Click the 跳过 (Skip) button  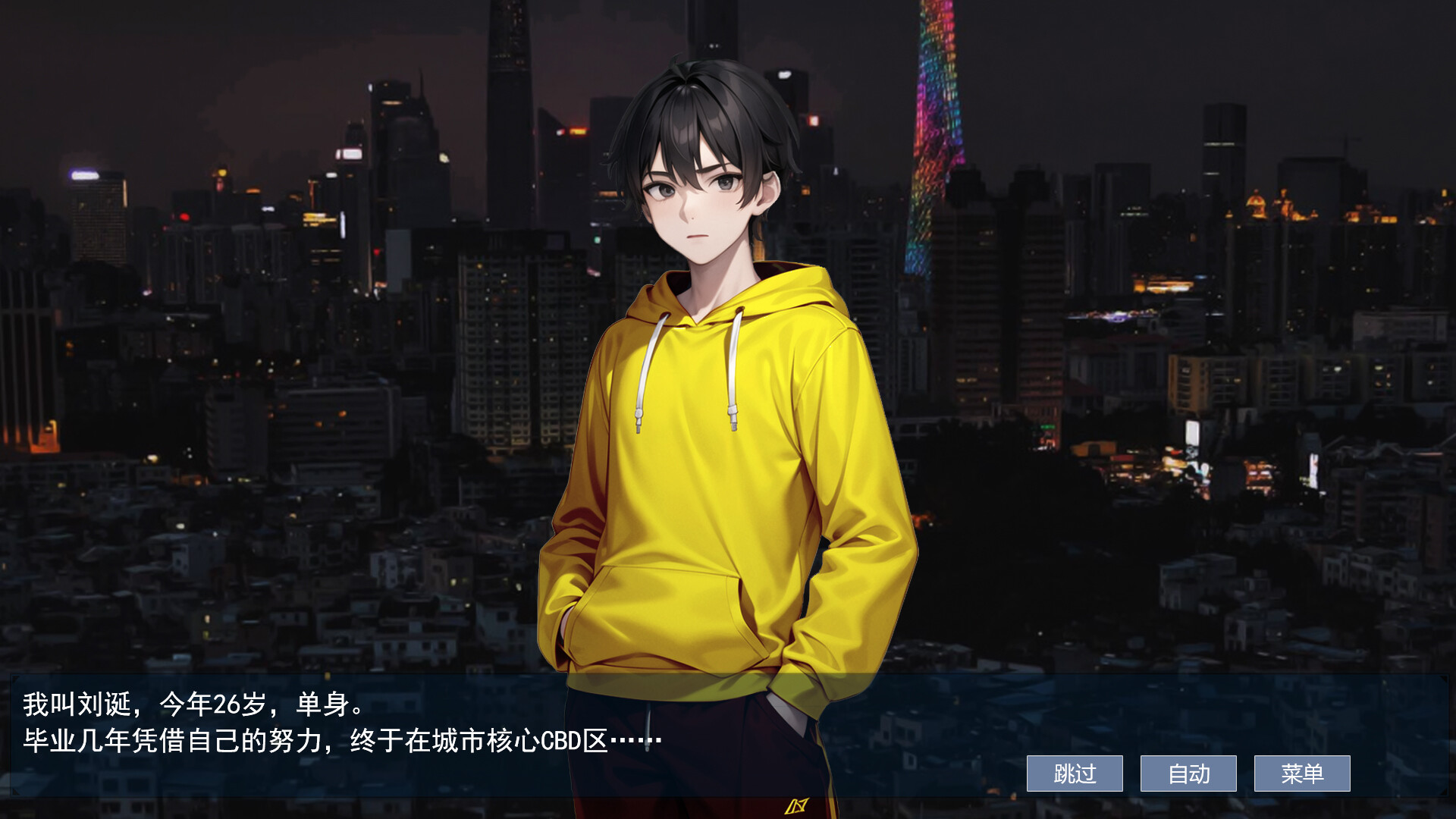1074,773
